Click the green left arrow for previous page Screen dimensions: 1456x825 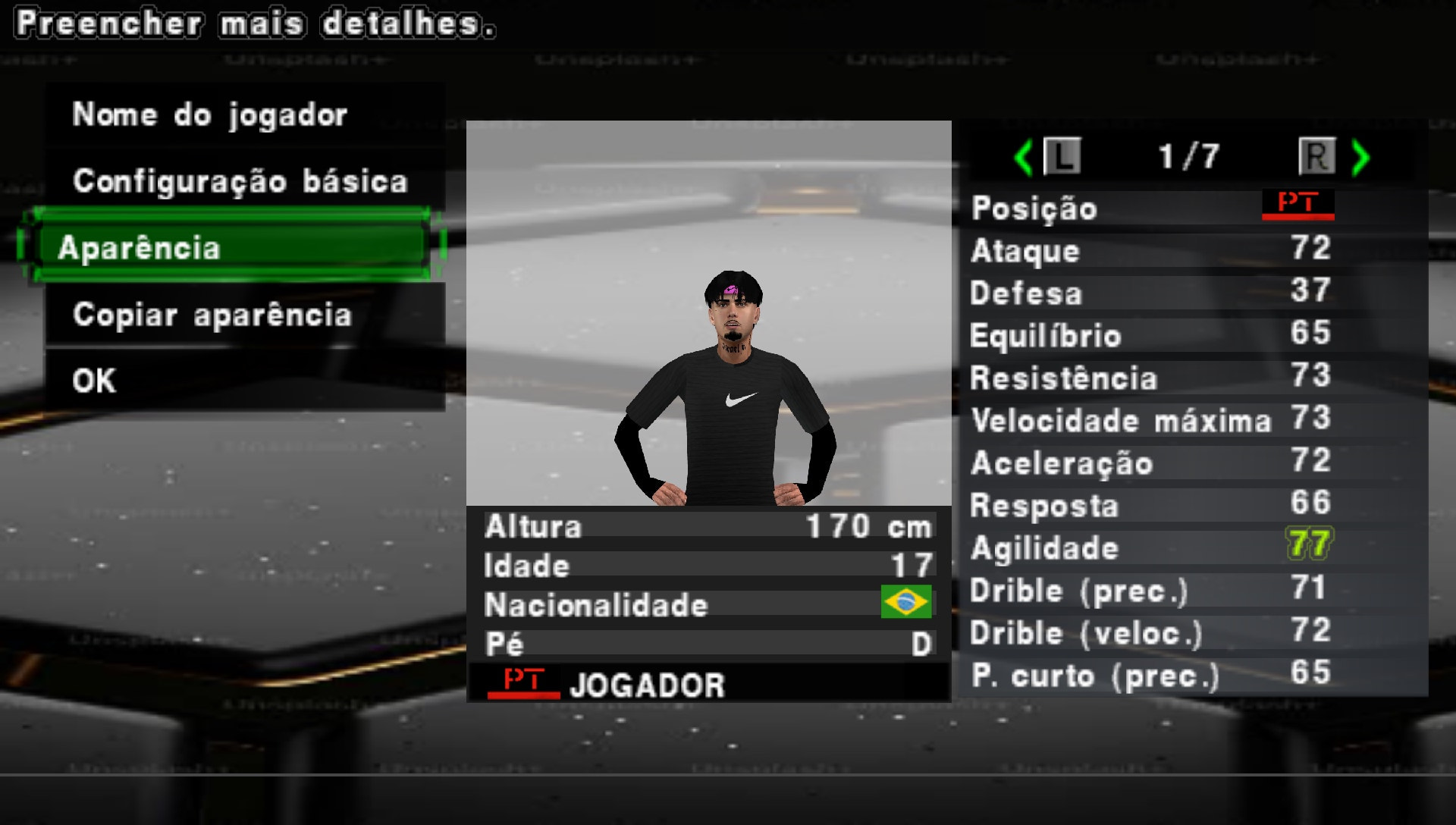coord(1025,157)
